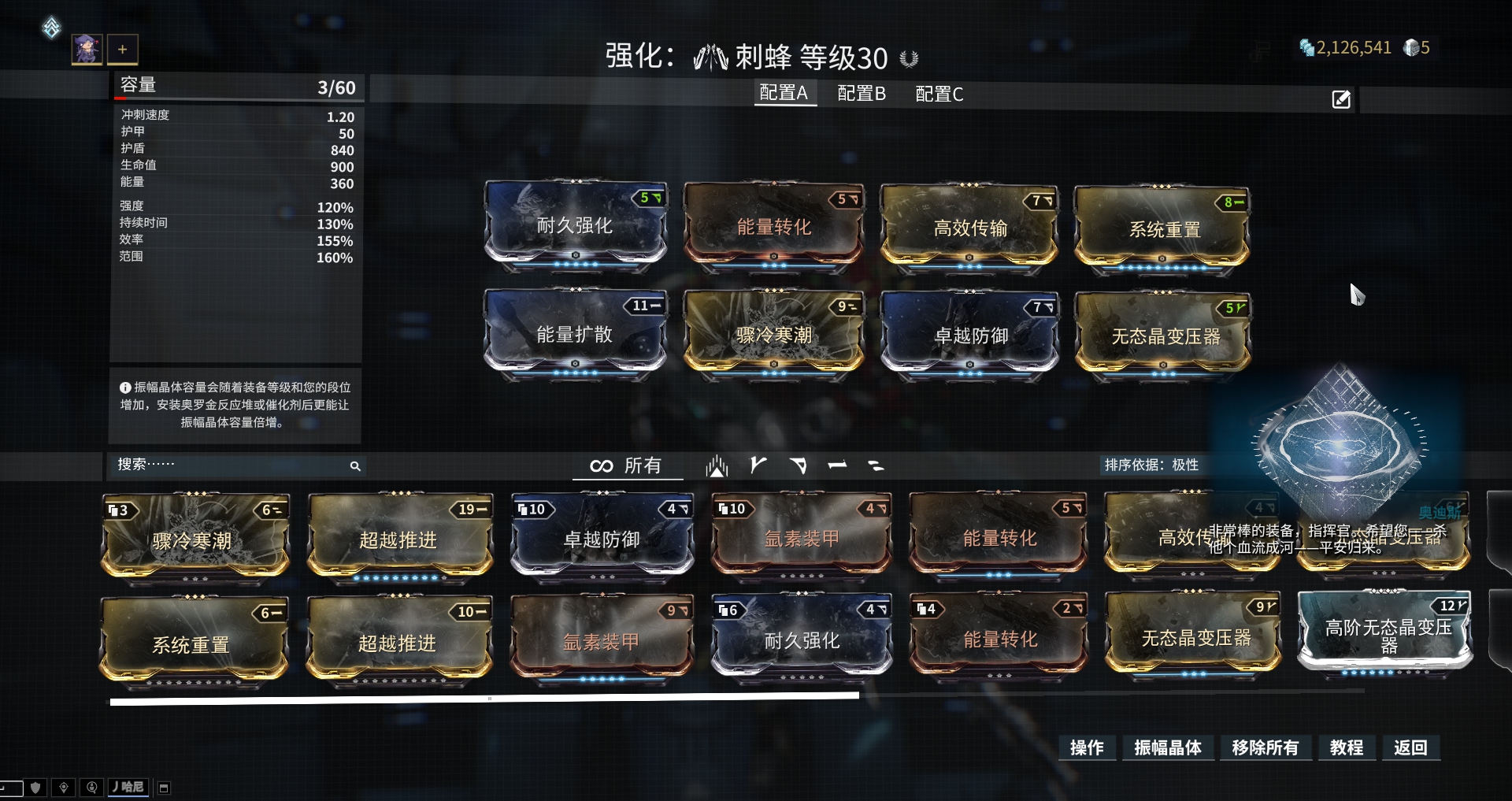The image size is (1512, 801).
Task: Open the loadout edit pencil icon
Action: 1341,99
